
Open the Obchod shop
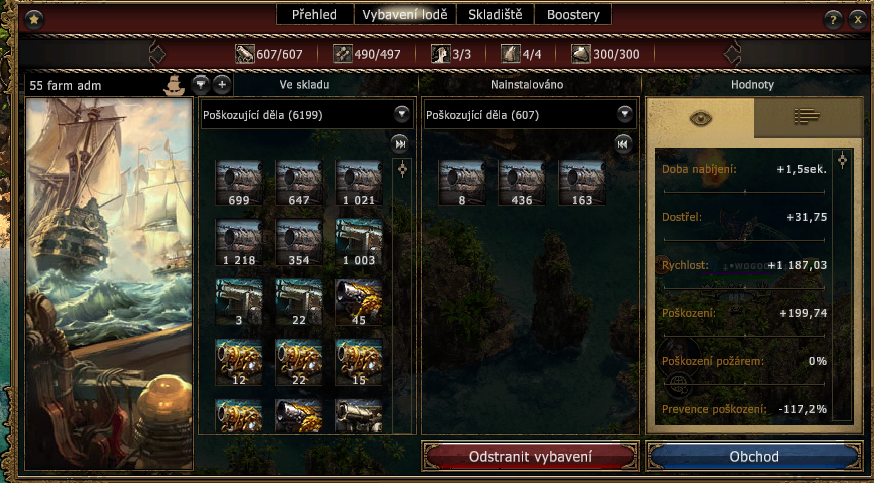pos(754,457)
